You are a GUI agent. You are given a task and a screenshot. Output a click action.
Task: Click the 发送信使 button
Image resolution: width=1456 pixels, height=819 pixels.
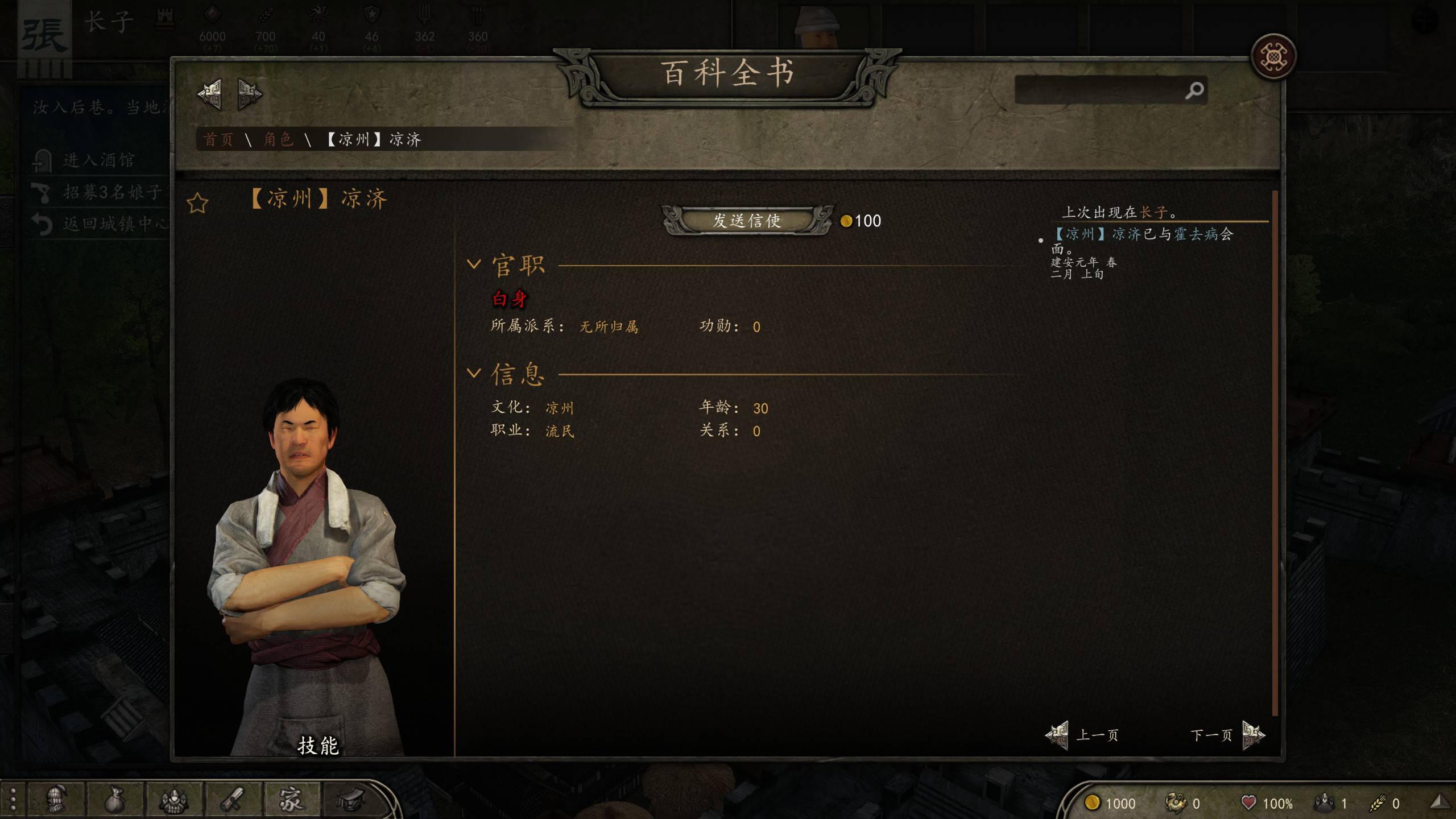[x=747, y=221]
